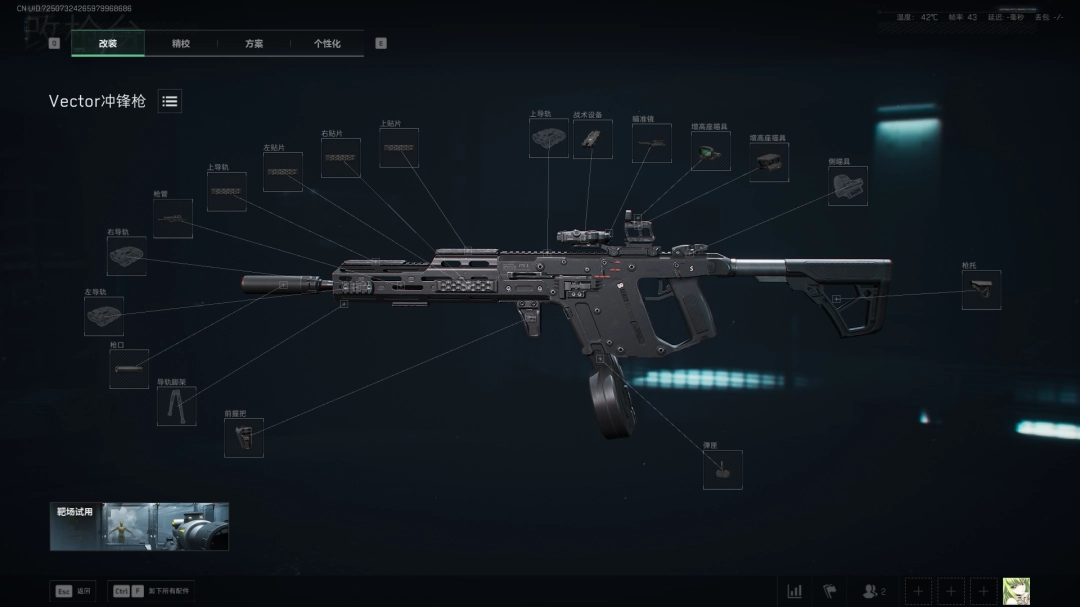
Task: Switch to the 精校 tab
Action: (x=181, y=44)
